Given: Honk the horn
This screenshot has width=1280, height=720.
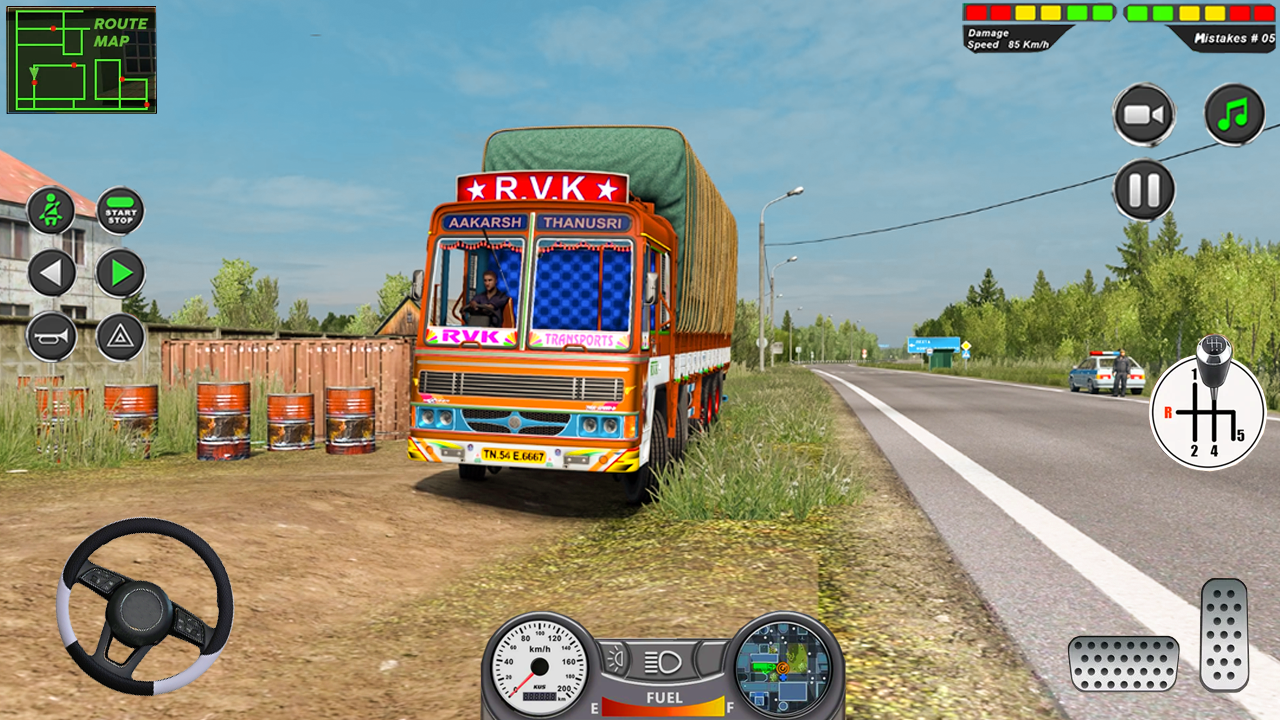Looking at the screenshot, I should click(50, 338).
